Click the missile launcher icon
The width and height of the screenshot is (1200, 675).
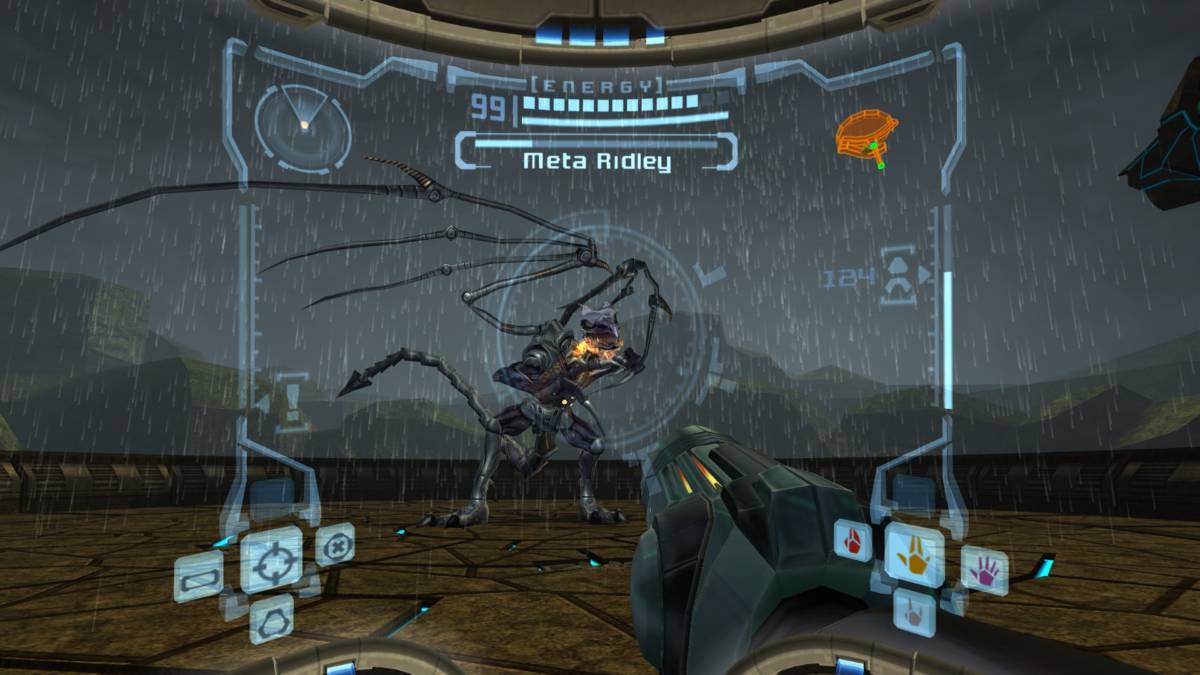click(898, 276)
